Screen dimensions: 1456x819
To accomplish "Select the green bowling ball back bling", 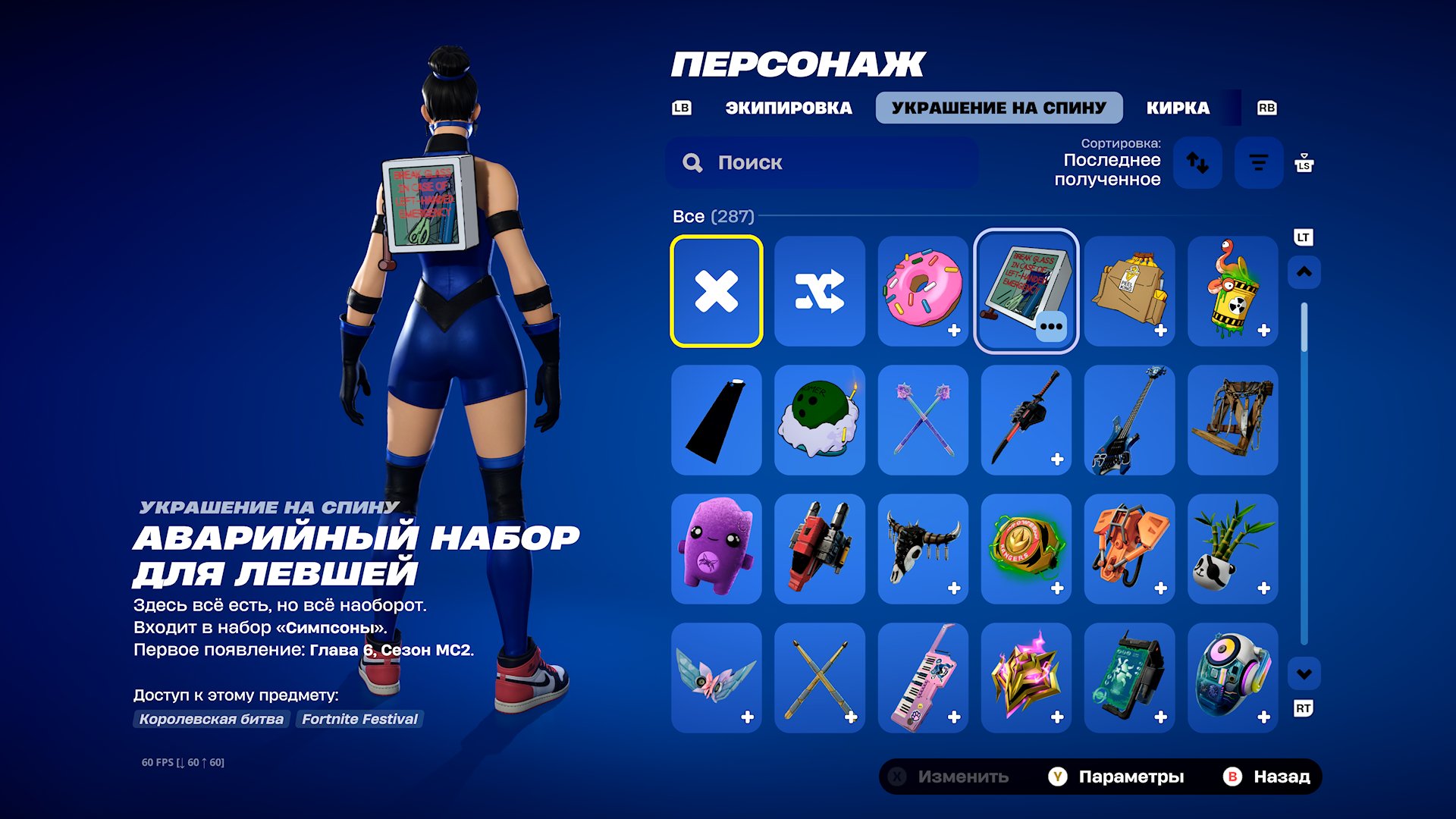I will (819, 420).
